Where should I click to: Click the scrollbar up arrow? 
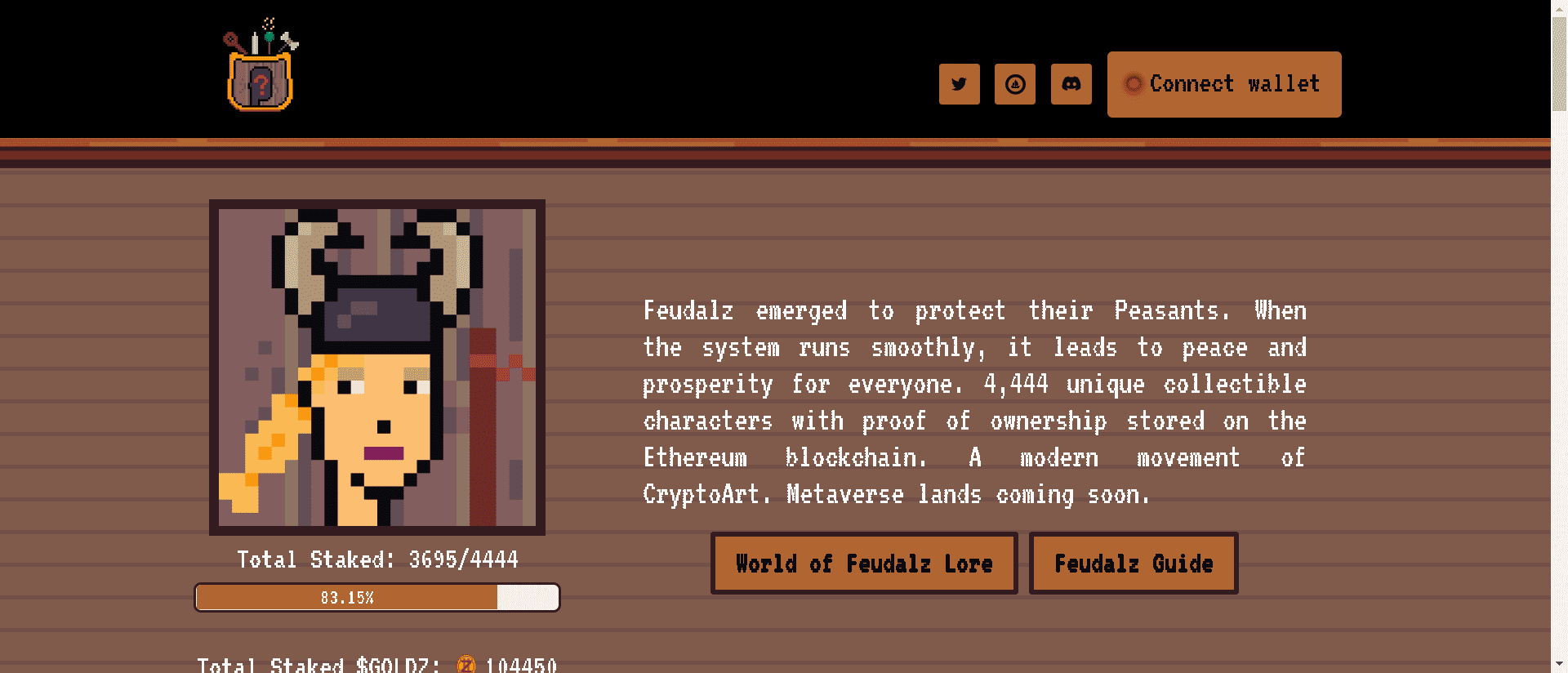click(x=1560, y=7)
